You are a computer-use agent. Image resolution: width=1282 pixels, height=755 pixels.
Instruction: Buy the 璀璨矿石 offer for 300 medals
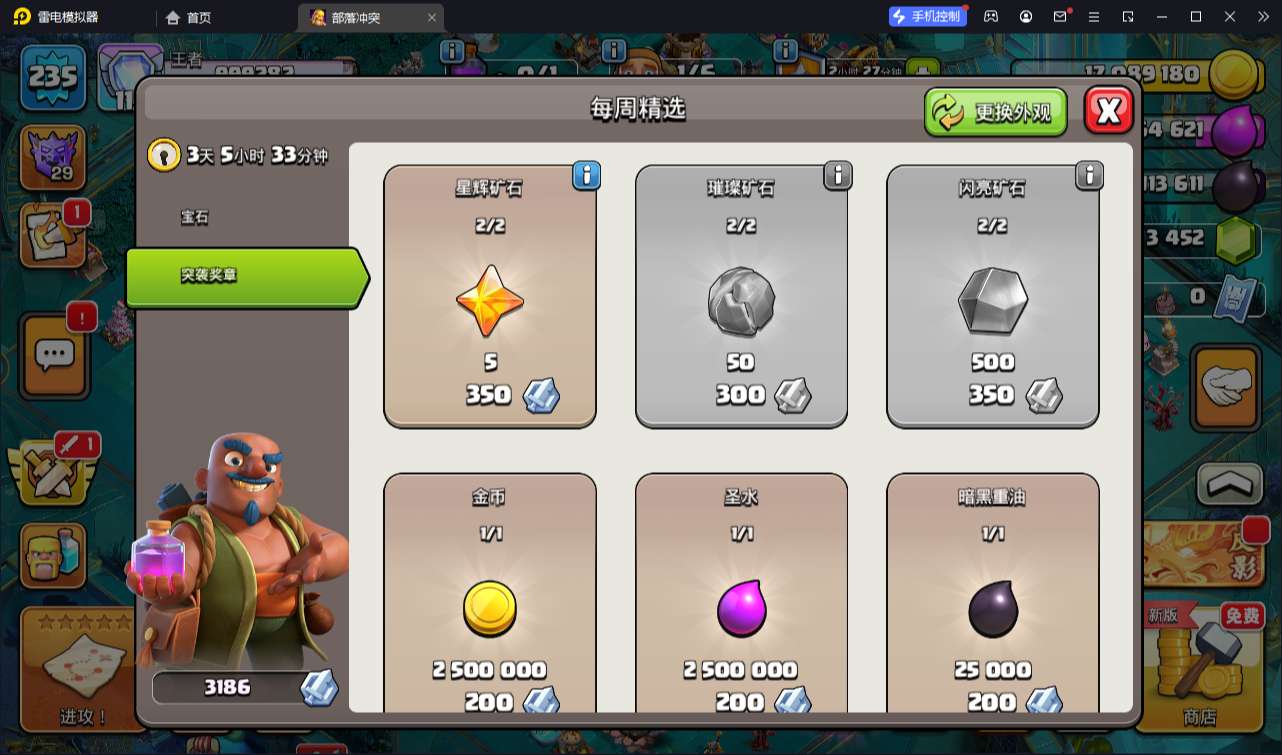(x=741, y=296)
